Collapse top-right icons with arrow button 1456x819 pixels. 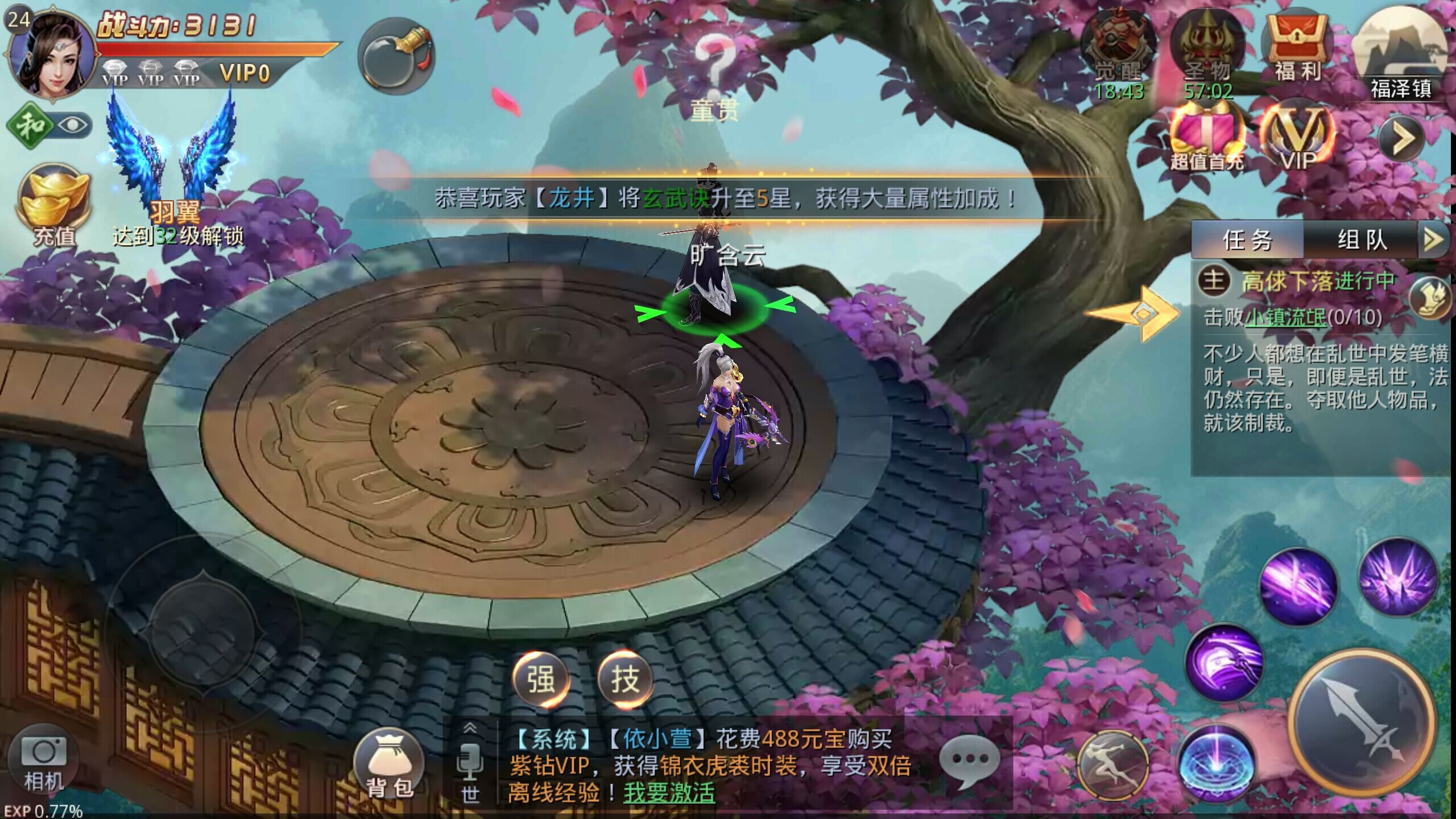pyautogui.click(x=1402, y=138)
